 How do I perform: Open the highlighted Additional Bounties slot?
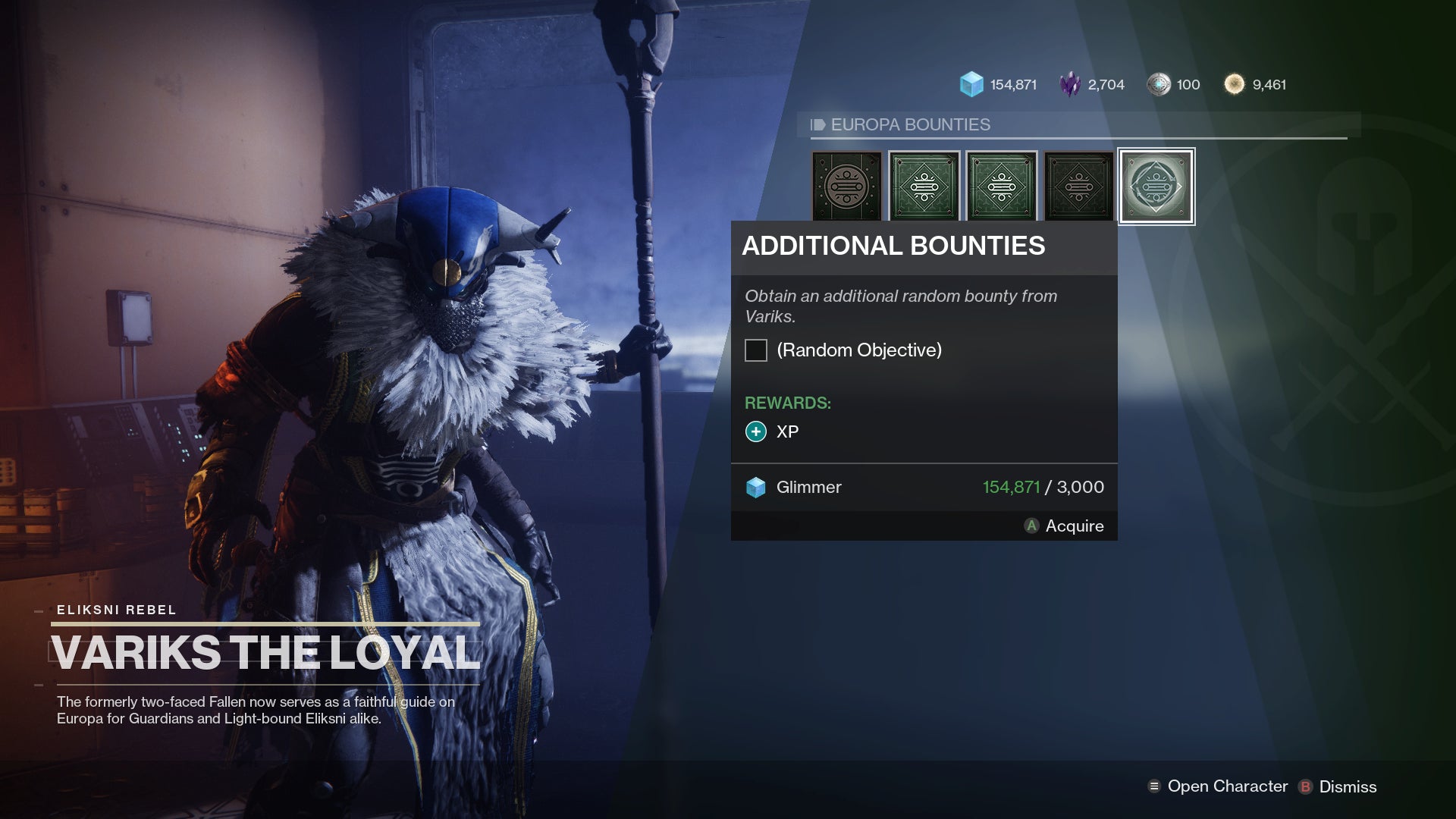(1156, 186)
